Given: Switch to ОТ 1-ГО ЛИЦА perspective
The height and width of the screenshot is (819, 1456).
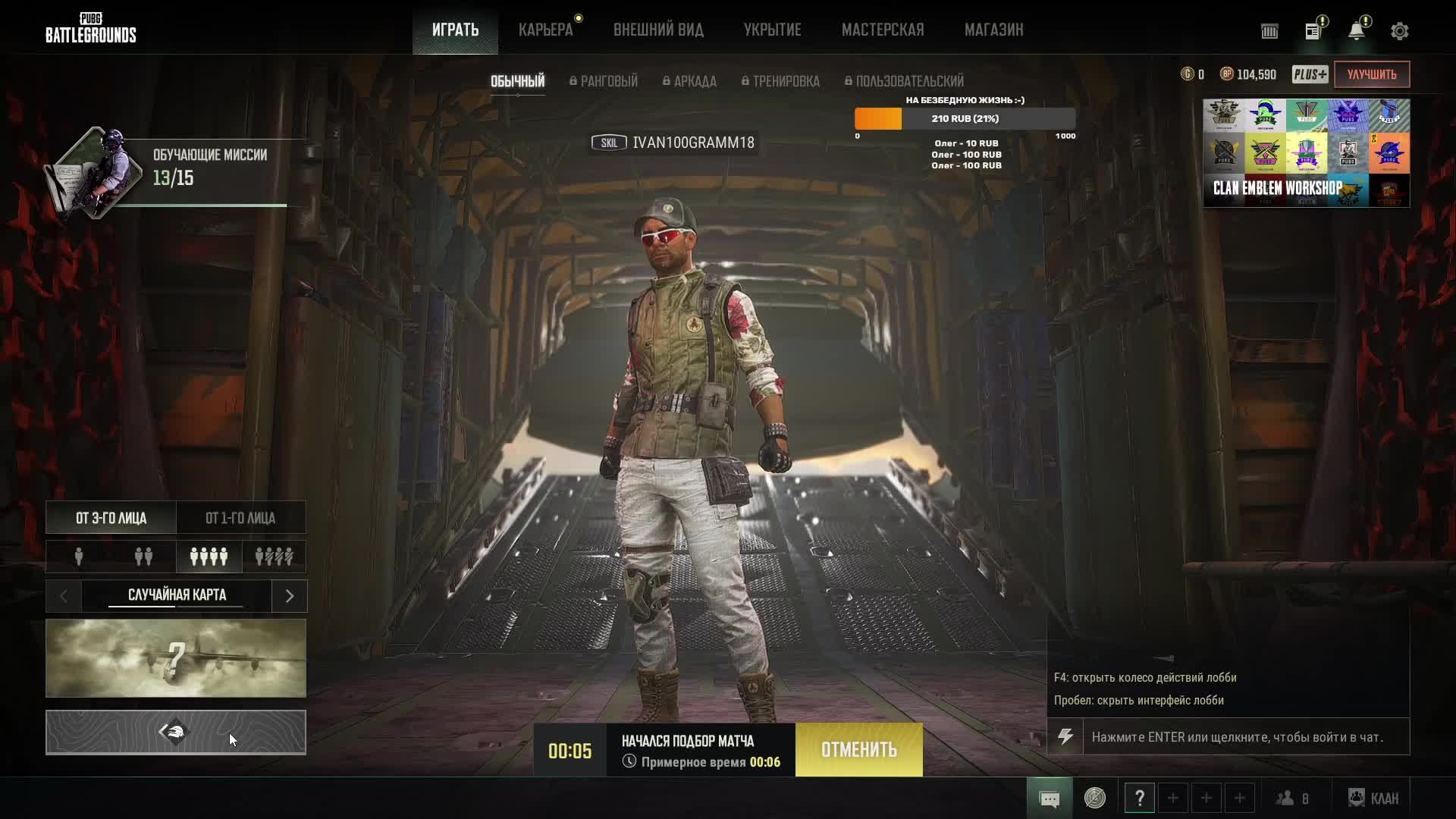Looking at the screenshot, I should tap(240, 518).
